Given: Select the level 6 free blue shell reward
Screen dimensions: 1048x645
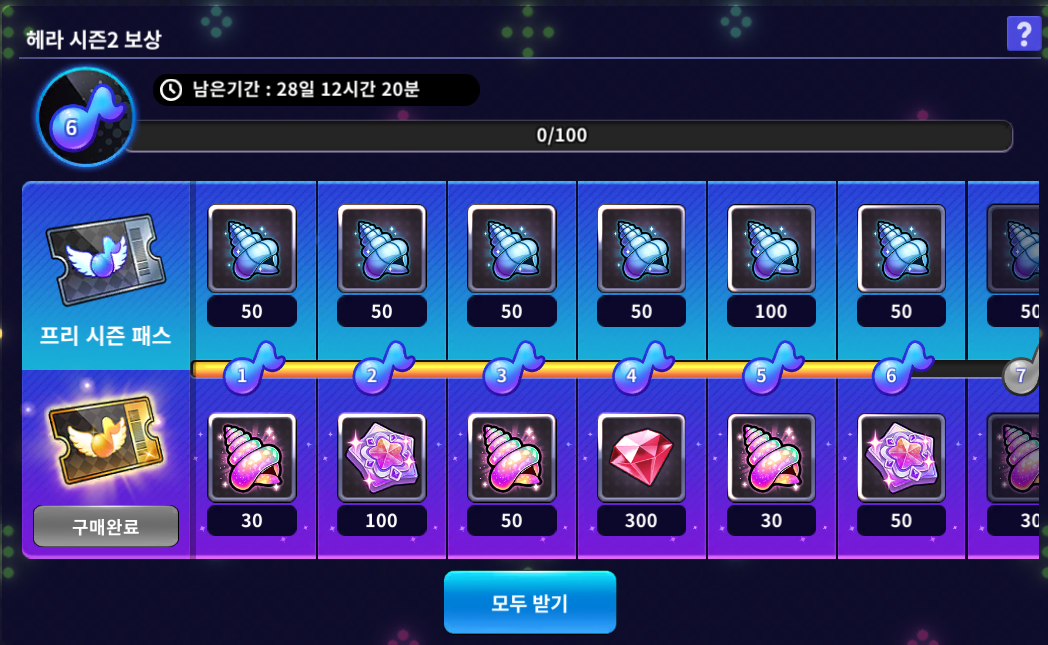Looking at the screenshot, I should 901,248.
